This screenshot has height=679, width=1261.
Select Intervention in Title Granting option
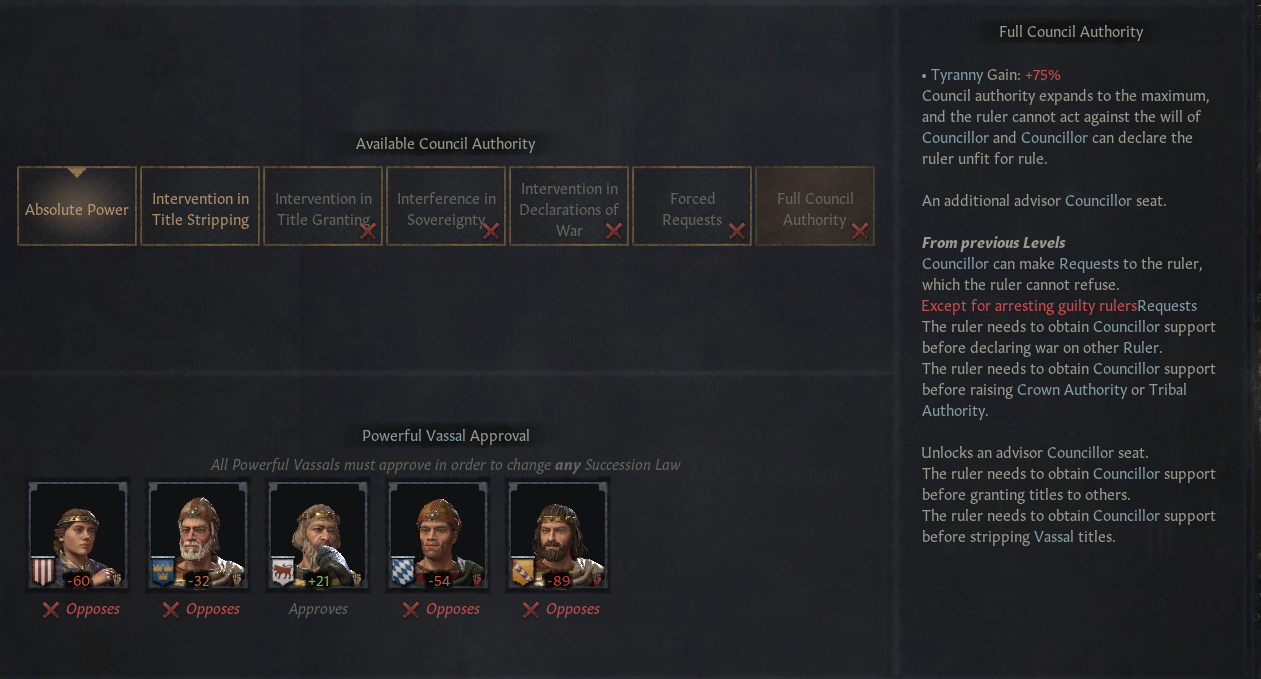pyautogui.click(x=323, y=207)
